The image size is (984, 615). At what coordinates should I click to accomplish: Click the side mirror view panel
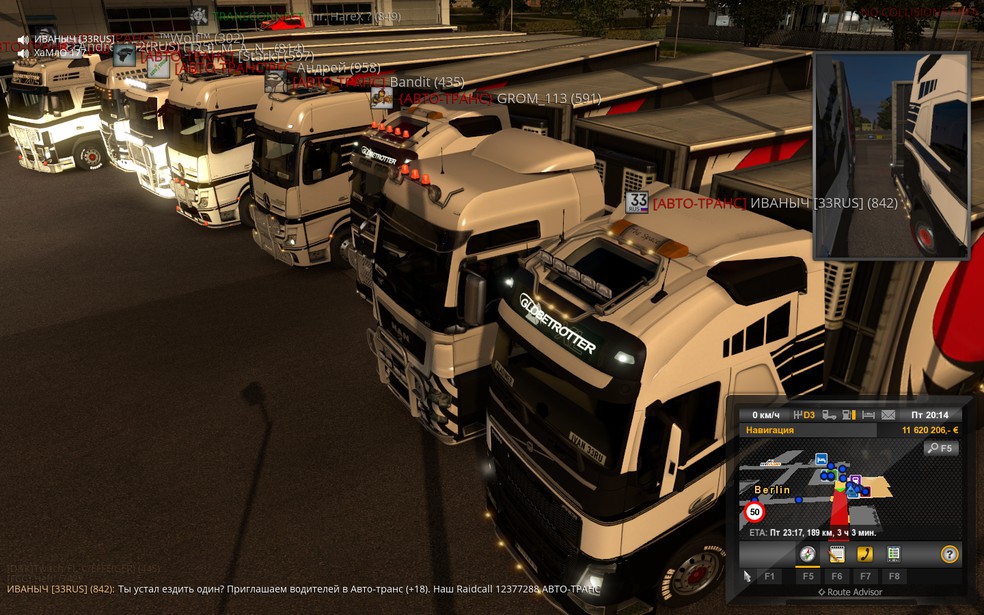point(891,156)
